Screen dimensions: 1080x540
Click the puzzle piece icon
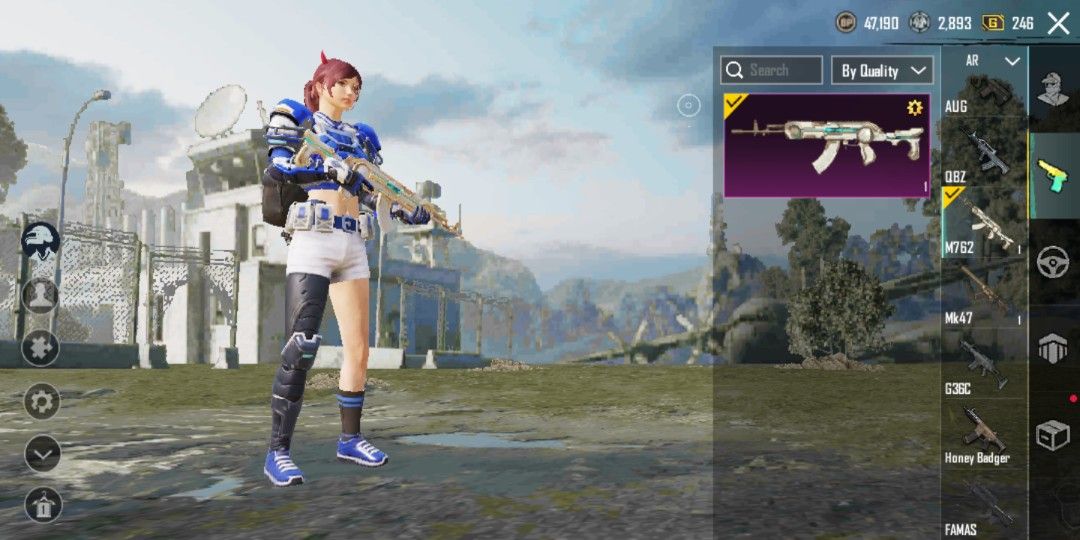click(x=41, y=348)
